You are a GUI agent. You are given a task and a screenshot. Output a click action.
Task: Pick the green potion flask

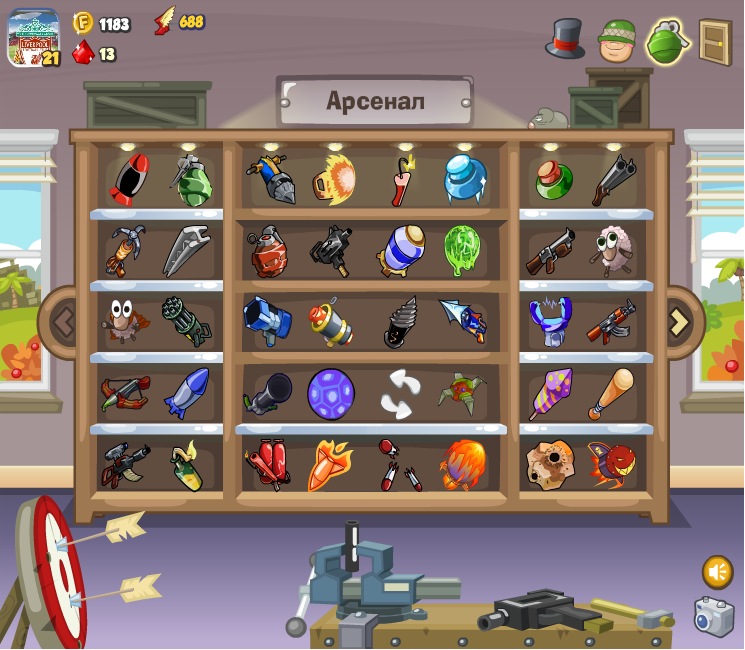(553, 179)
